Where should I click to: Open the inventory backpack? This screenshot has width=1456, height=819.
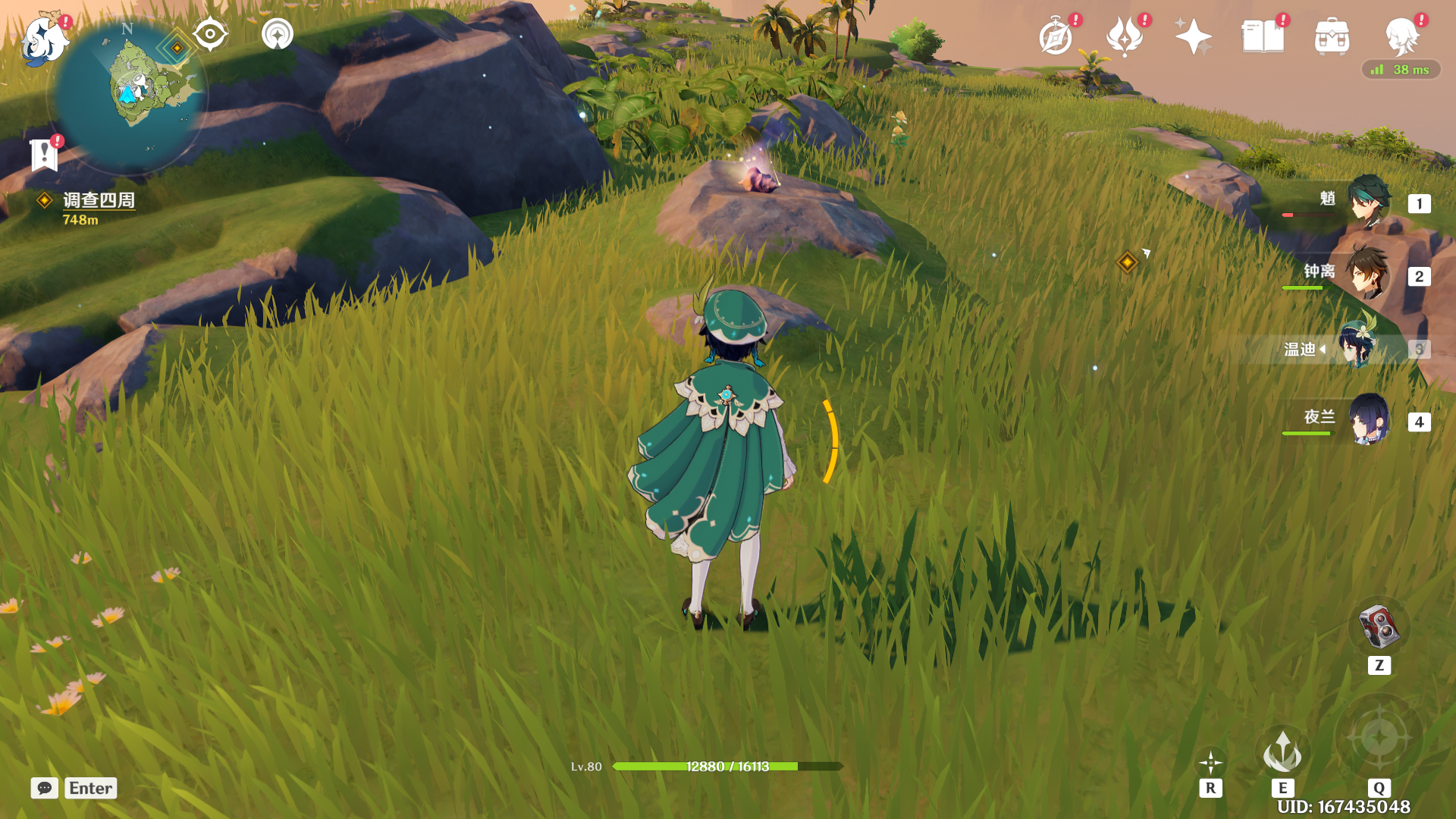(x=1332, y=36)
